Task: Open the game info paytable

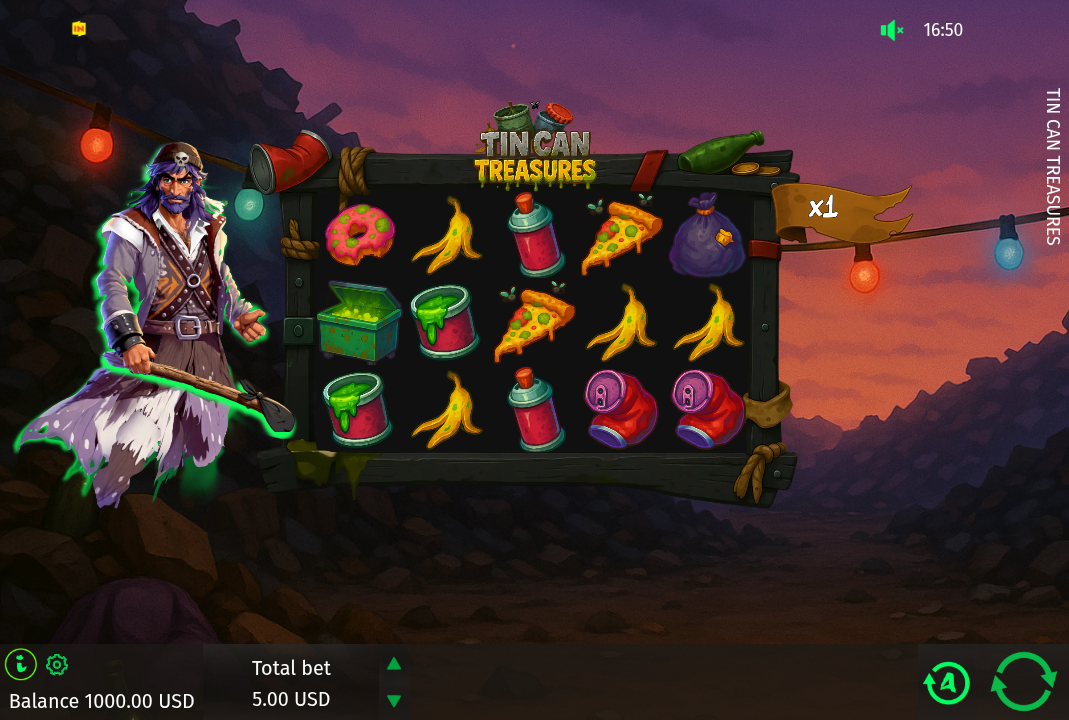Action: click(x=21, y=664)
